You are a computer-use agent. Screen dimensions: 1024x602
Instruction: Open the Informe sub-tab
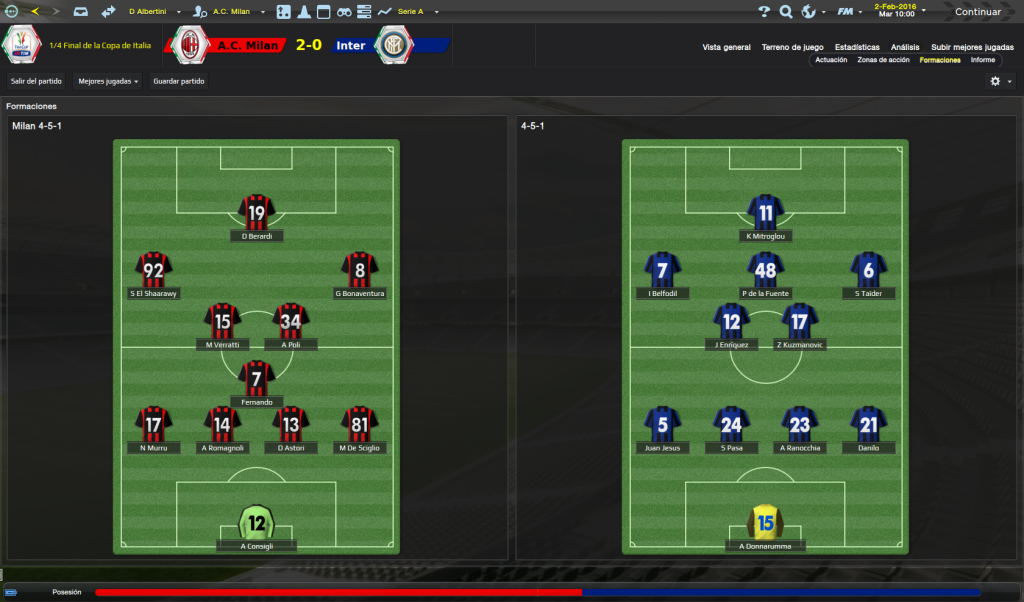tap(982, 60)
